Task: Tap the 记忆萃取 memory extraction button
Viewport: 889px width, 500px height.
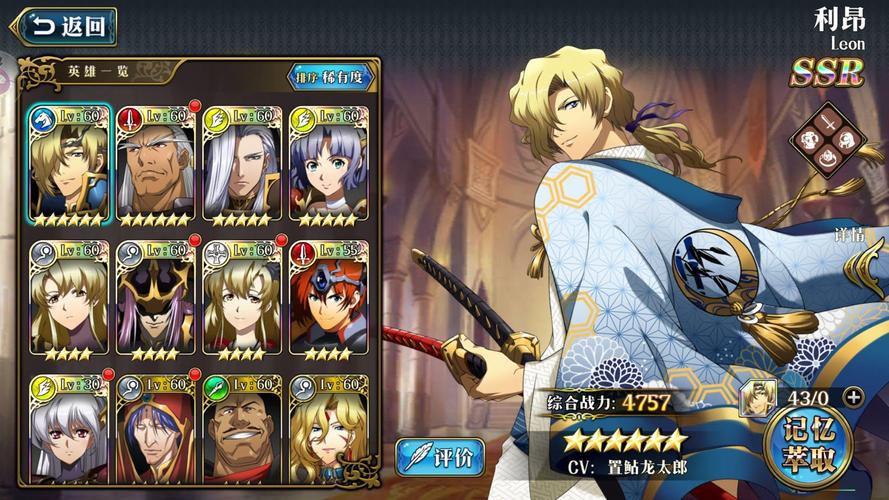Action: (x=807, y=445)
